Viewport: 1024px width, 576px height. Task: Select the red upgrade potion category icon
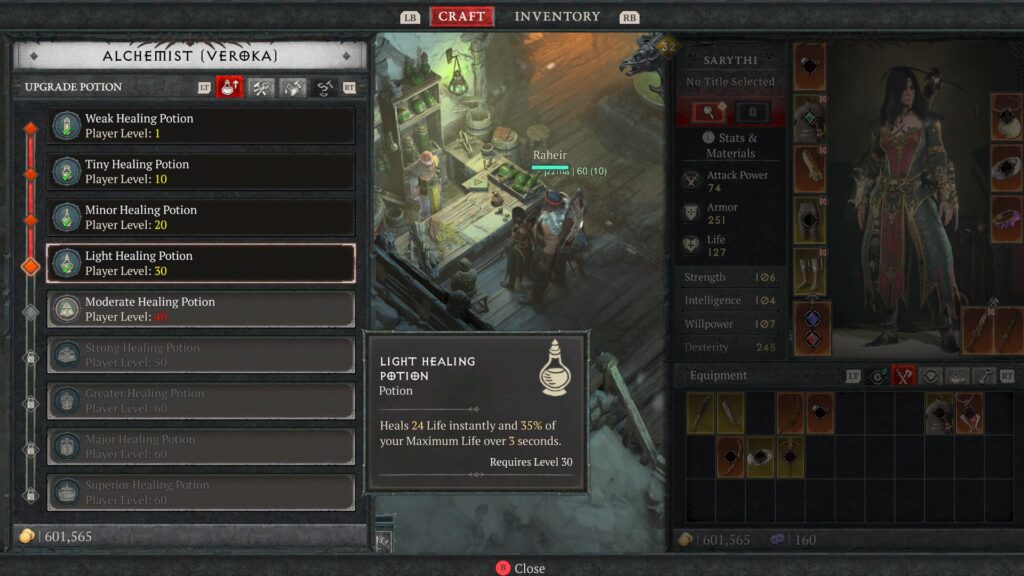(x=230, y=88)
